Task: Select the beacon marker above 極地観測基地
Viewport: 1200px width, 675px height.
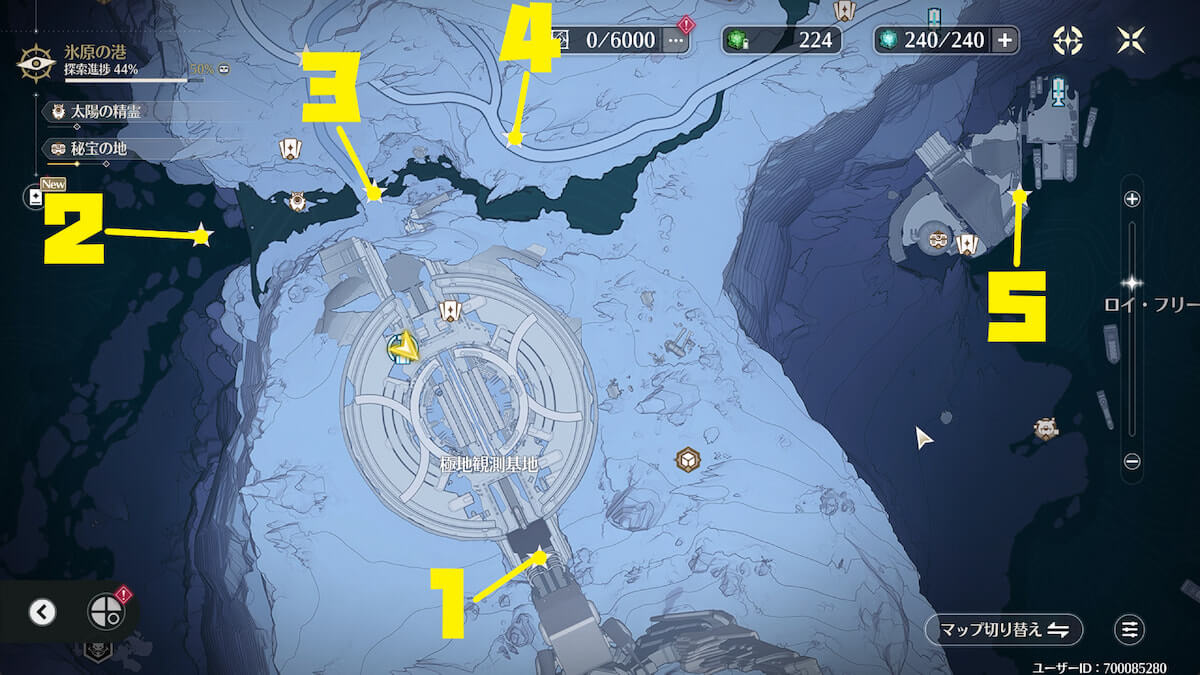Action: pyautogui.click(x=450, y=312)
